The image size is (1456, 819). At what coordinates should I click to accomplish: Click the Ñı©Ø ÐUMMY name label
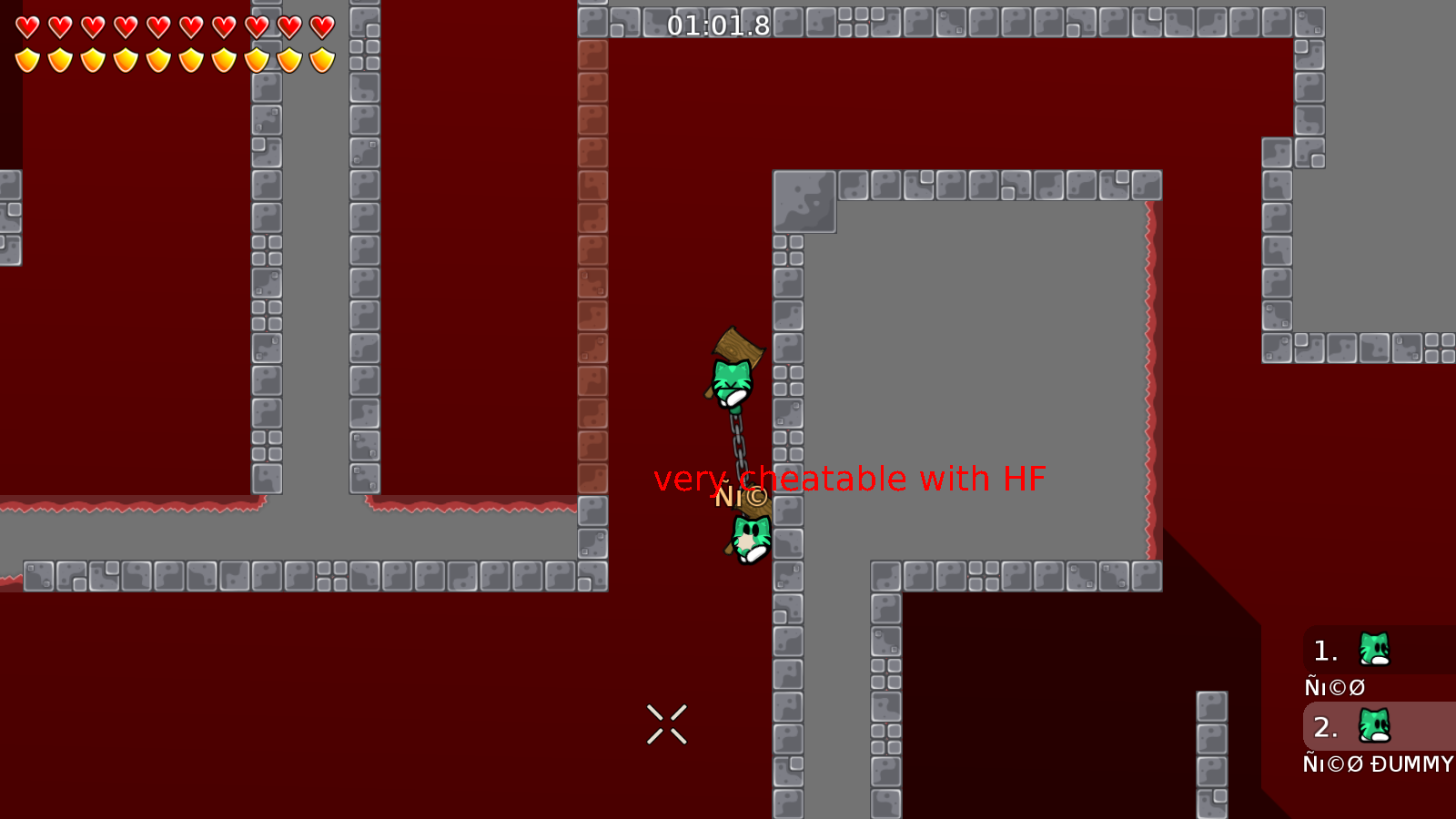(x=1378, y=764)
